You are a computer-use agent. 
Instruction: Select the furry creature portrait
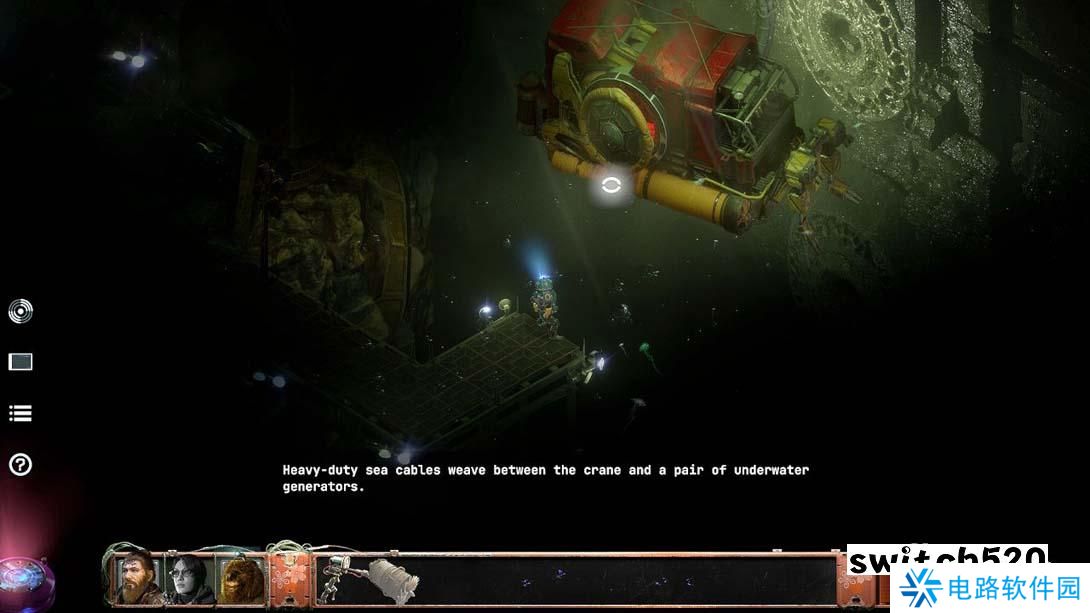click(x=243, y=578)
